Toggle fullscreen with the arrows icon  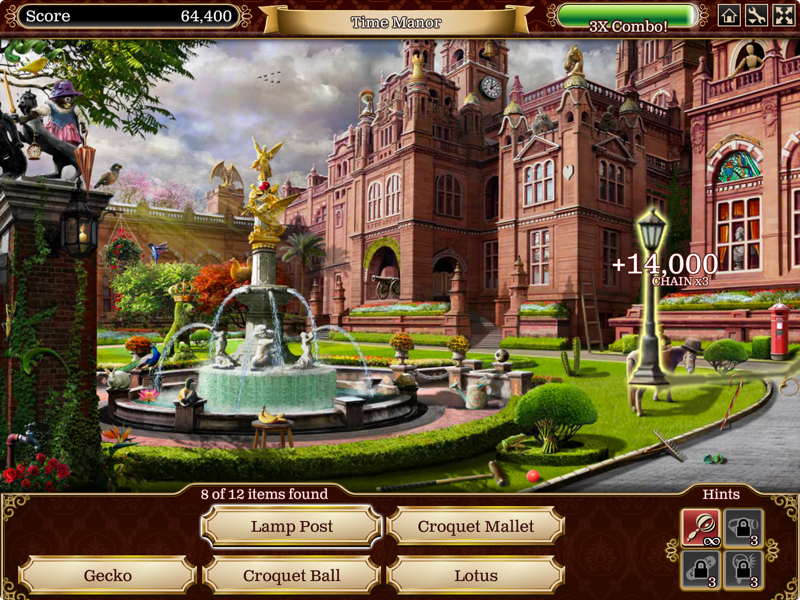pos(783,15)
